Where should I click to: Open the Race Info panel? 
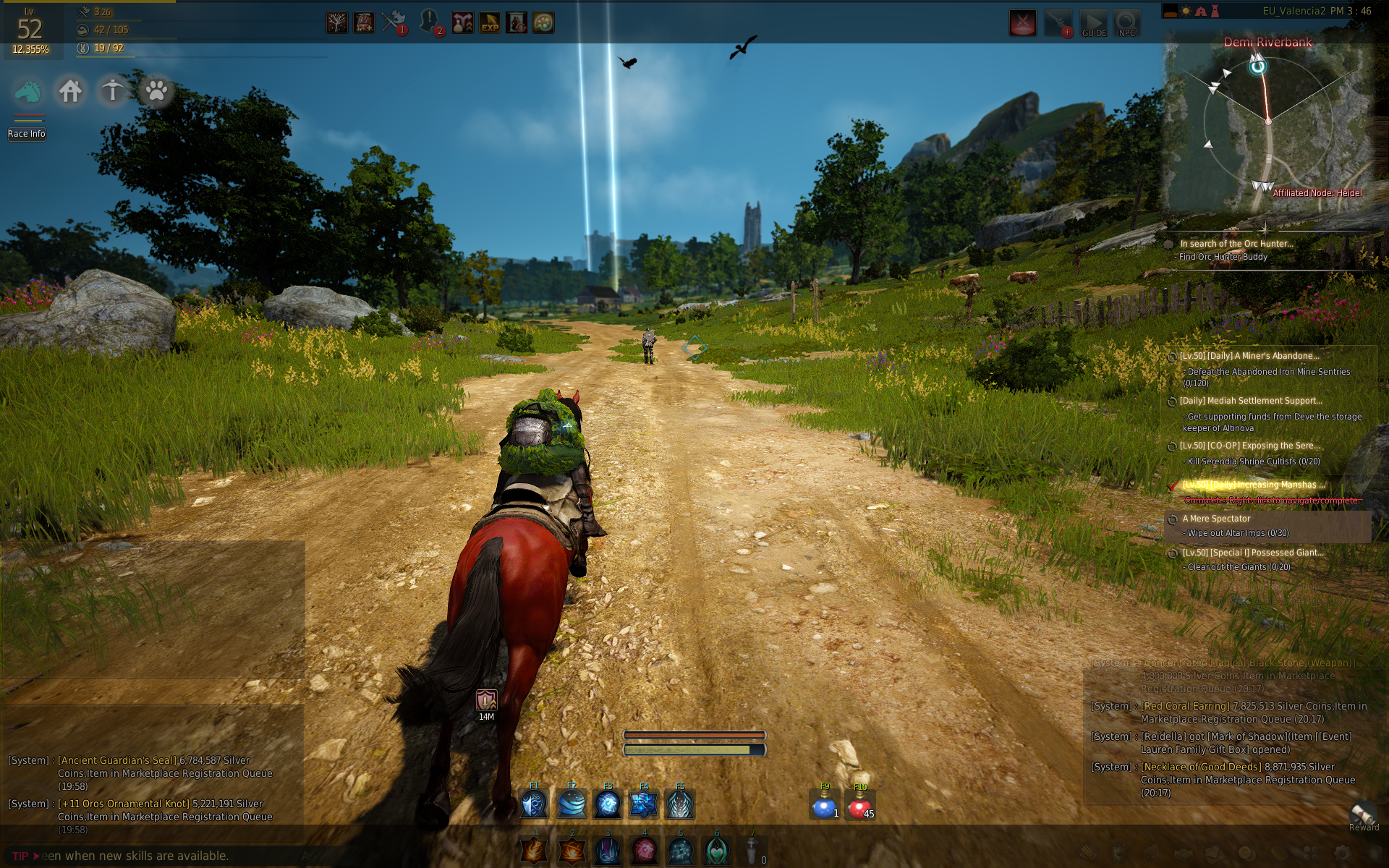click(x=27, y=134)
